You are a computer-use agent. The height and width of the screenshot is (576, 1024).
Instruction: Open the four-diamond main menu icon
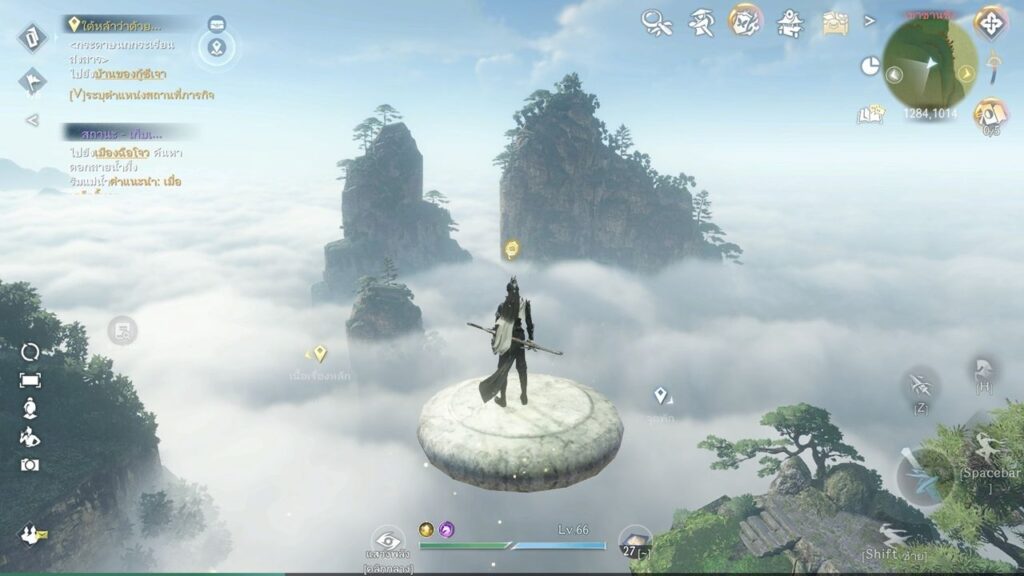pyautogui.click(x=991, y=23)
